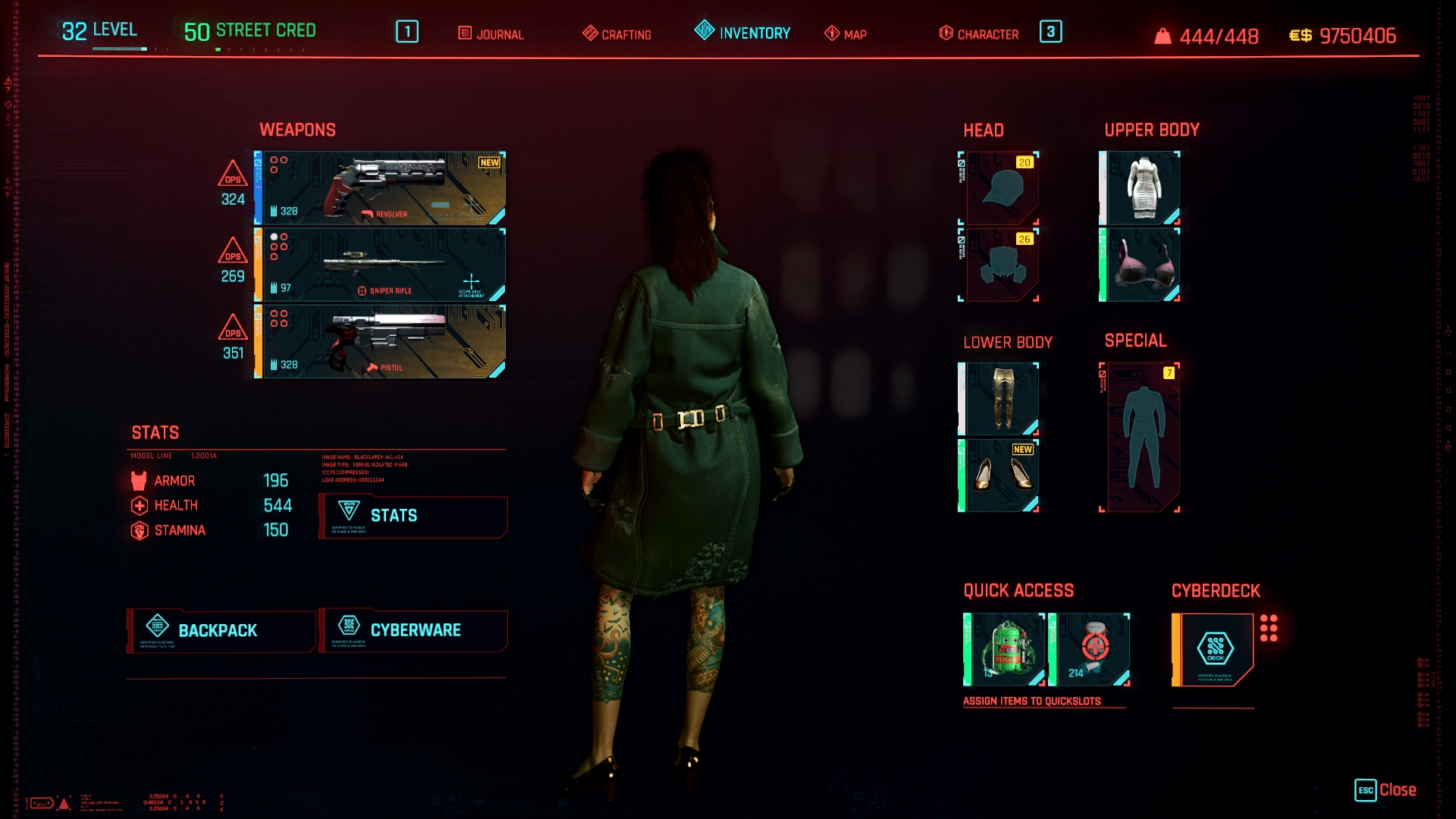This screenshot has height=819, width=1456.
Task: Switch to the Crafting tab
Action: (x=617, y=34)
